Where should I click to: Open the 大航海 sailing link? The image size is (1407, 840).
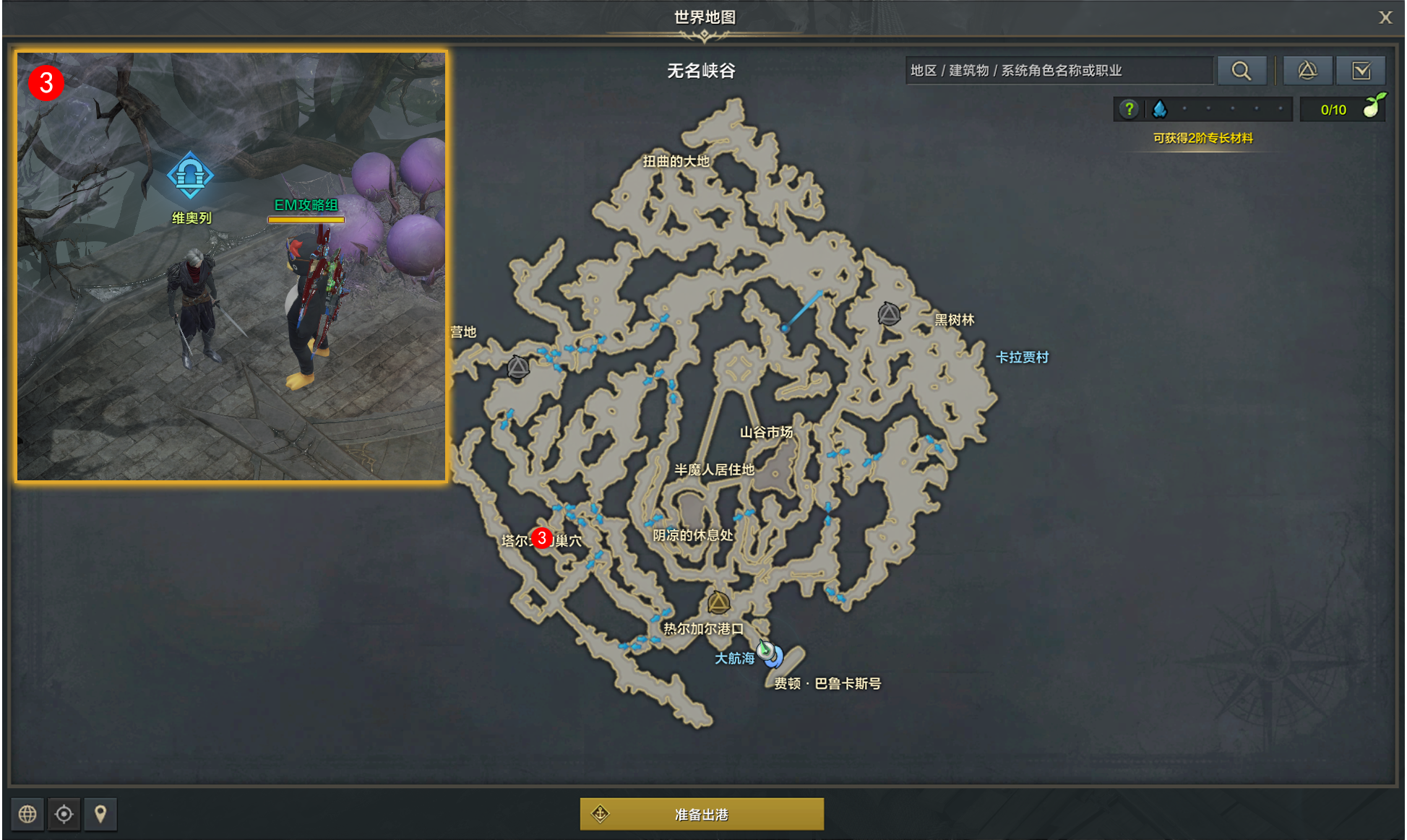point(733,658)
